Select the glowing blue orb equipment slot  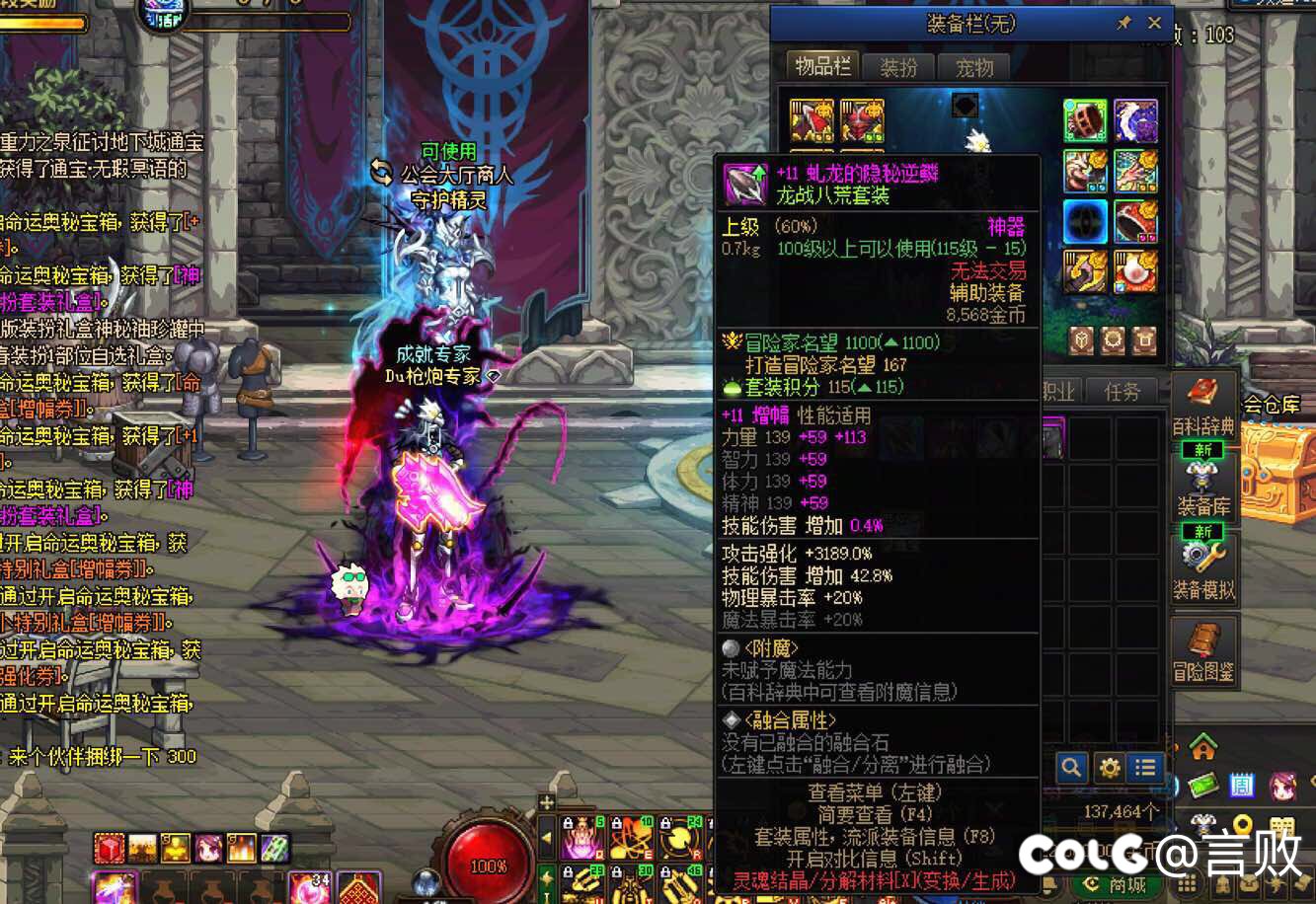pyautogui.click(x=1085, y=222)
